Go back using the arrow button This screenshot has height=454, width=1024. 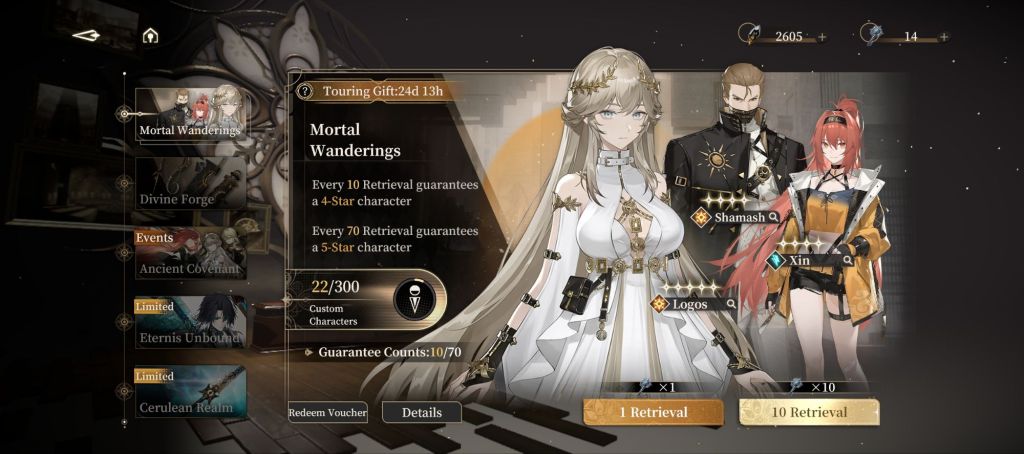[87, 36]
